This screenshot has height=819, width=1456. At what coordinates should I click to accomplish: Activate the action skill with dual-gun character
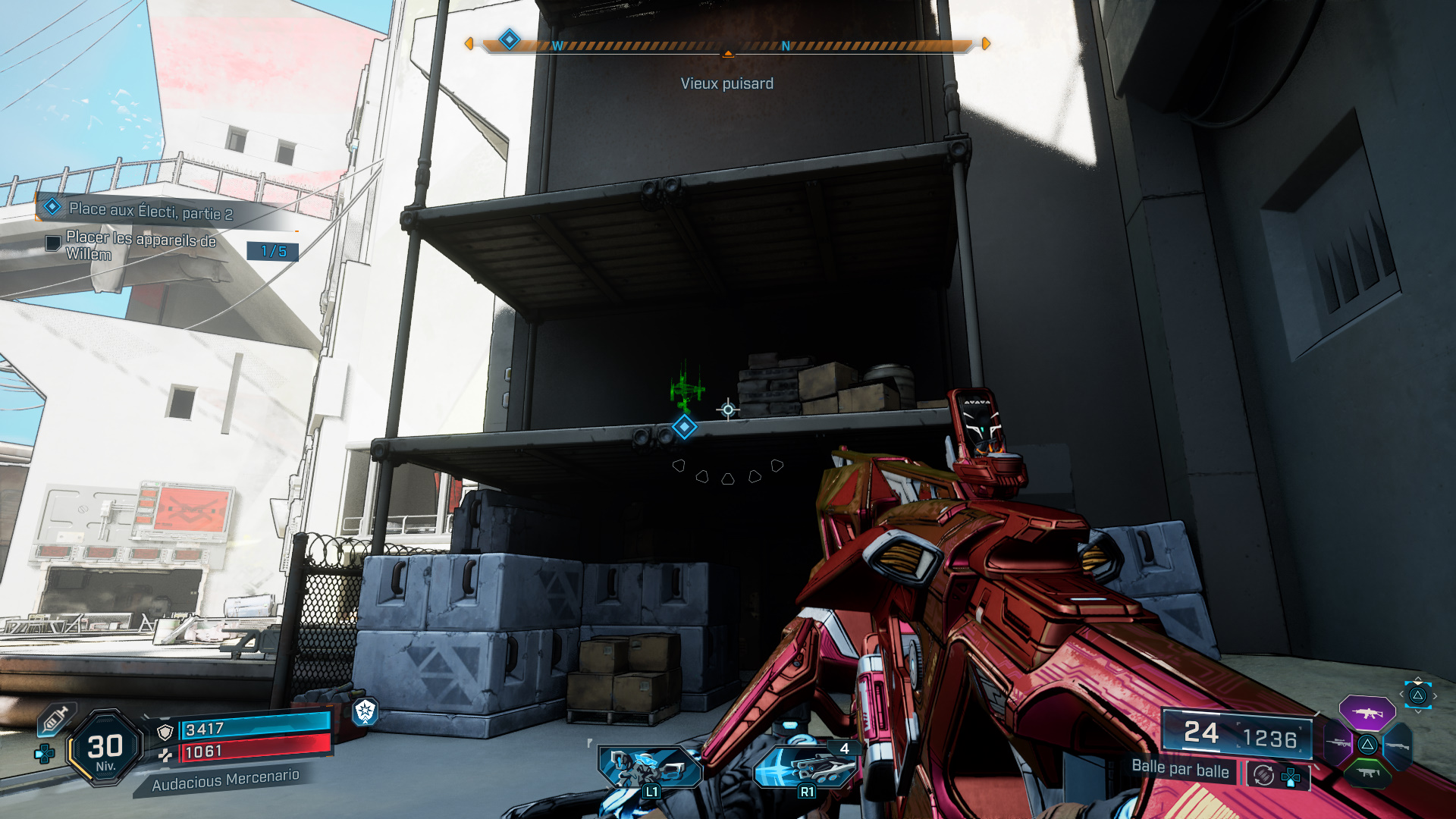click(x=650, y=767)
